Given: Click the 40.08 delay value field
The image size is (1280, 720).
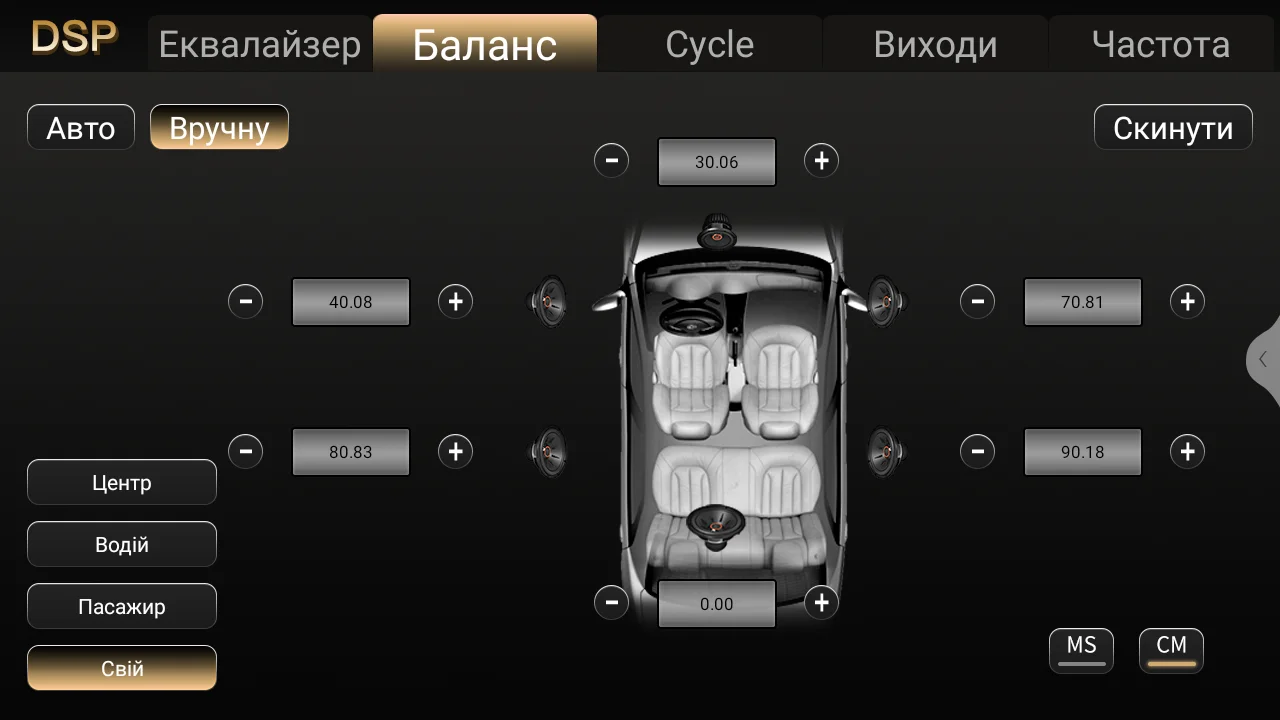Looking at the screenshot, I should (350, 301).
